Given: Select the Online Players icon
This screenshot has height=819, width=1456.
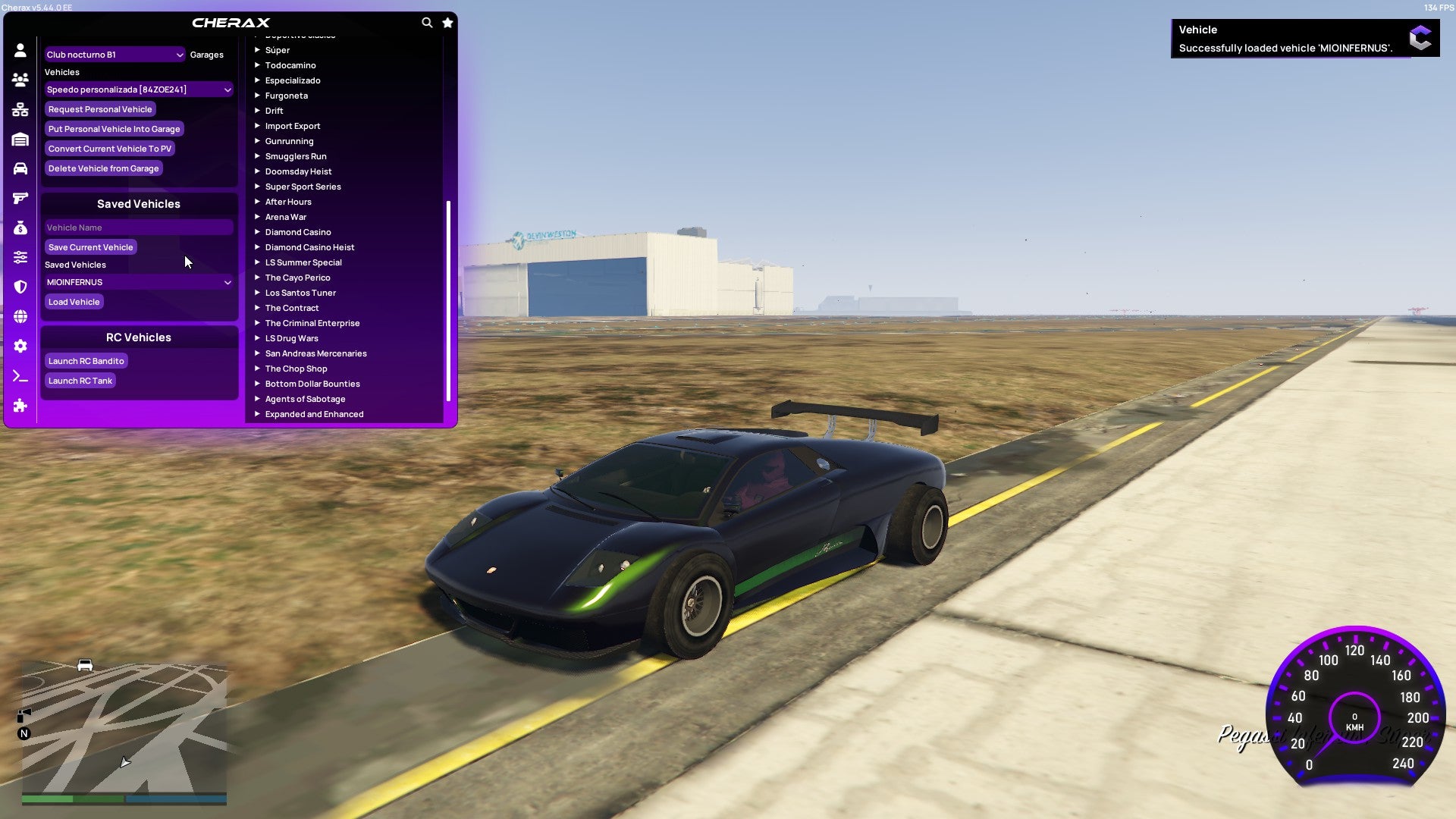Looking at the screenshot, I should [x=20, y=78].
